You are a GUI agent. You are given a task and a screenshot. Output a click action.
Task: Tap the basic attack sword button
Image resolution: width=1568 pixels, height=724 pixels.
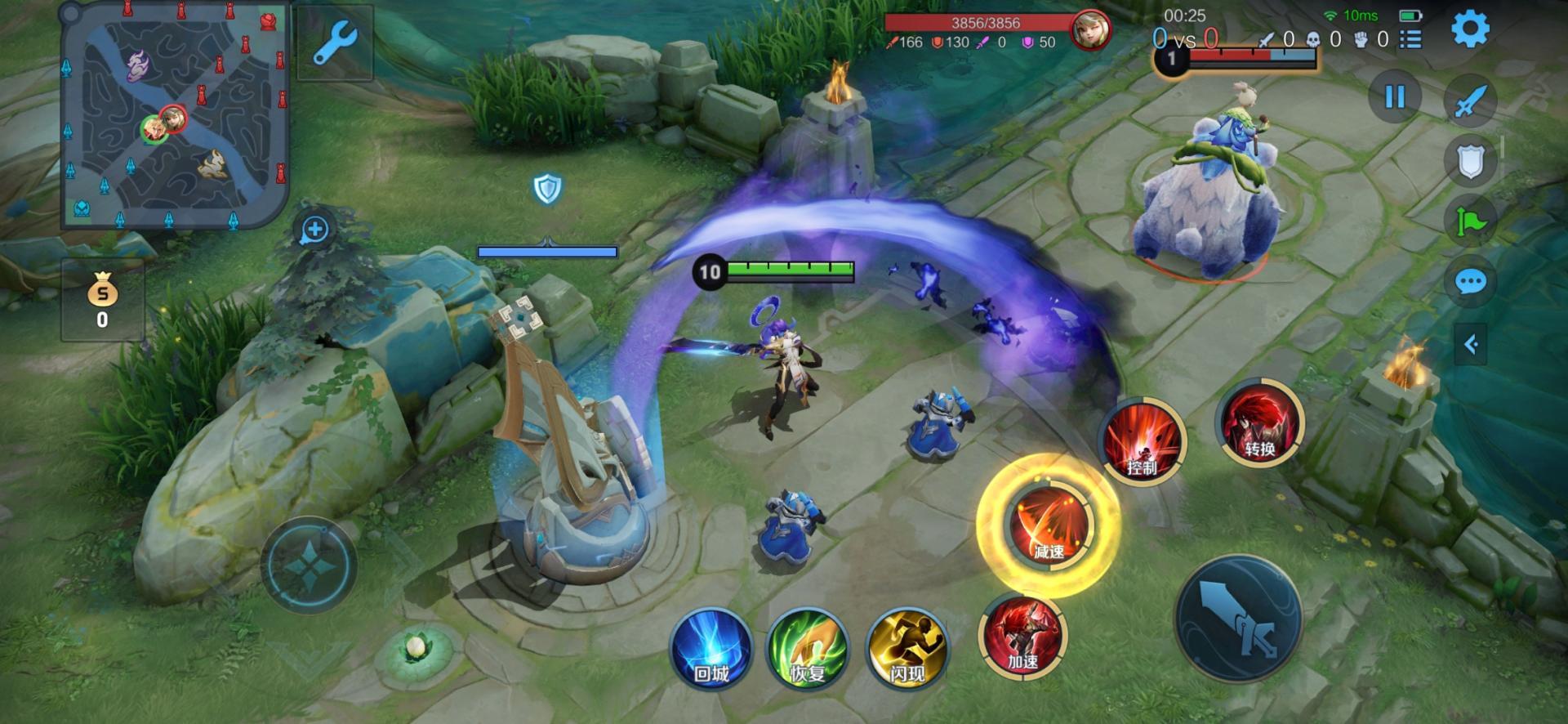[1240, 619]
